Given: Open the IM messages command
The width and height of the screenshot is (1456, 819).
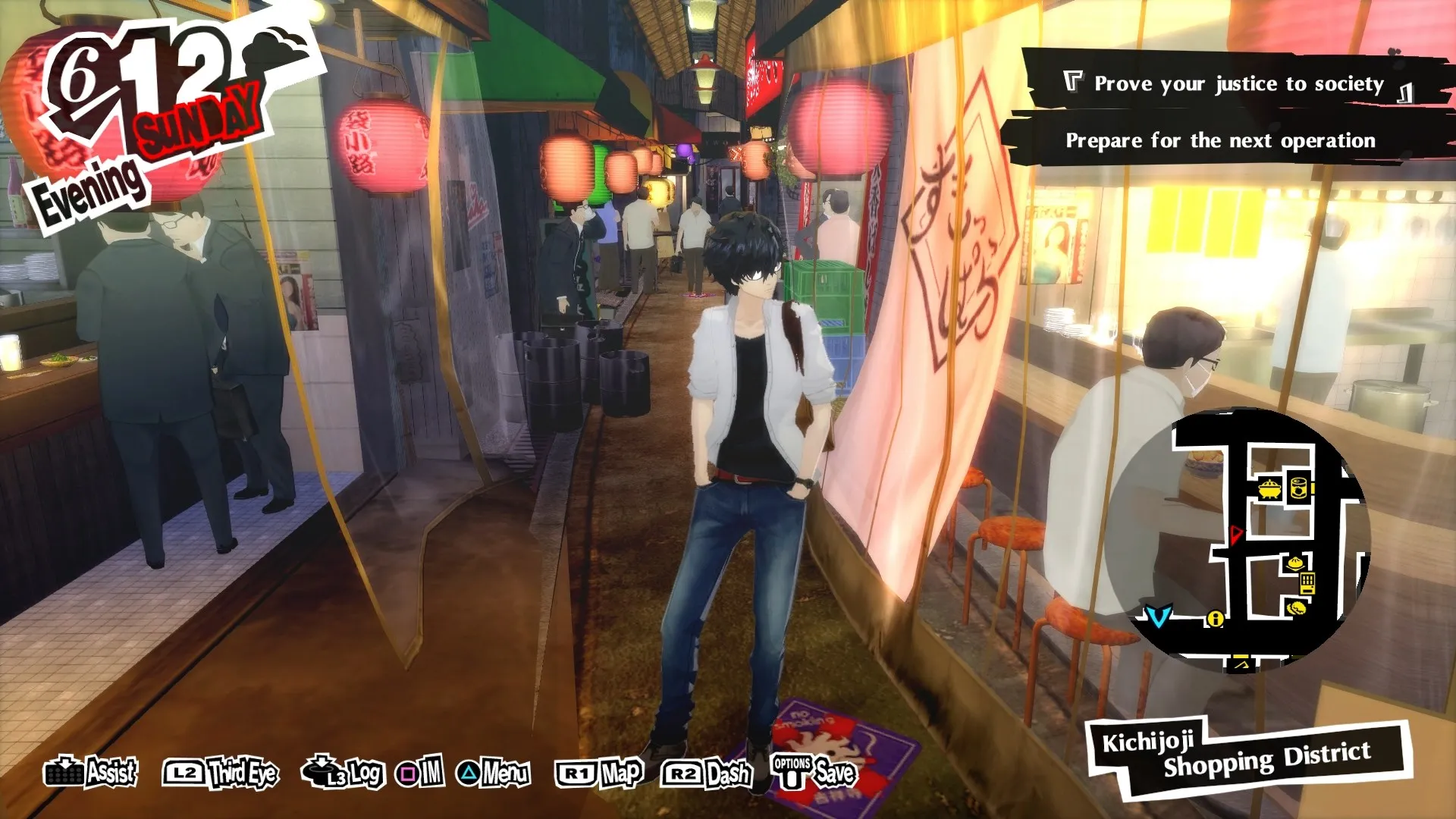Looking at the screenshot, I should (419, 773).
